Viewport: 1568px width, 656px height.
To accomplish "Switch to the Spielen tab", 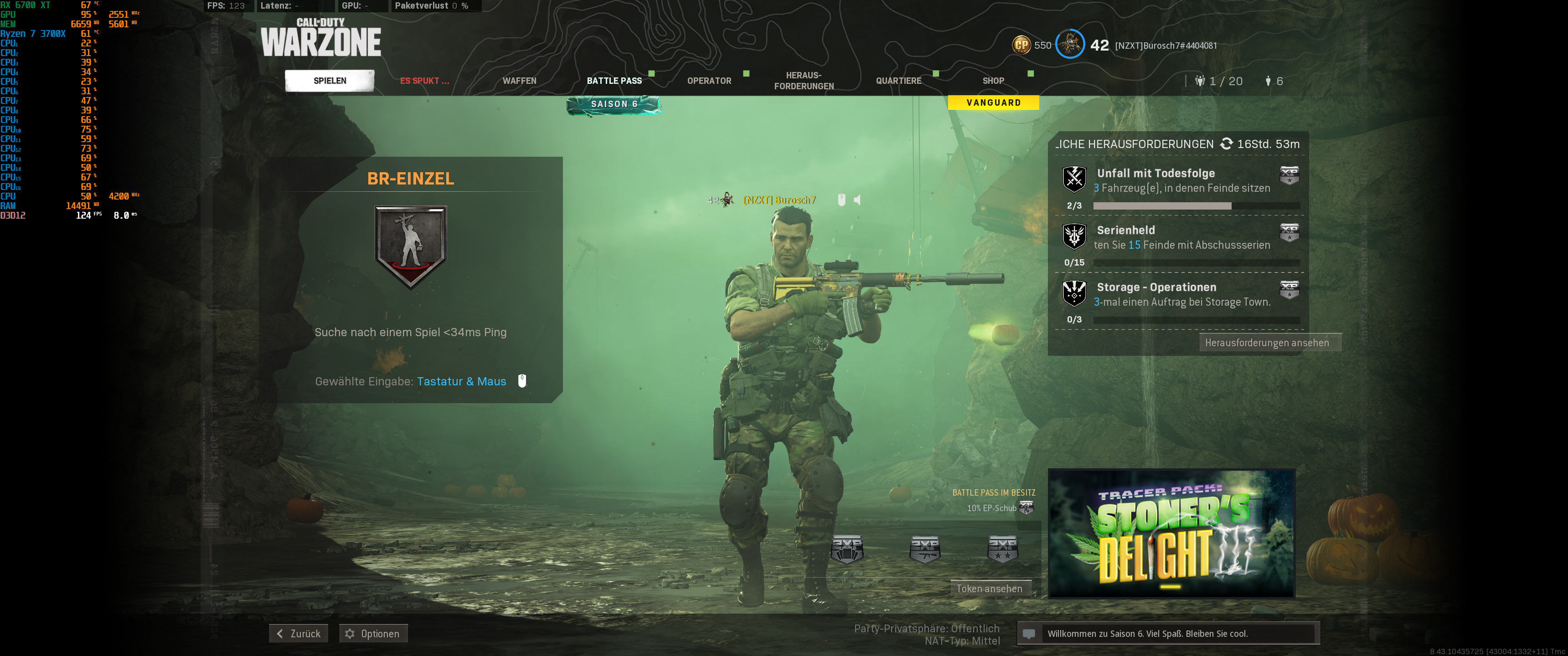I will pyautogui.click(x=329, y=80).
